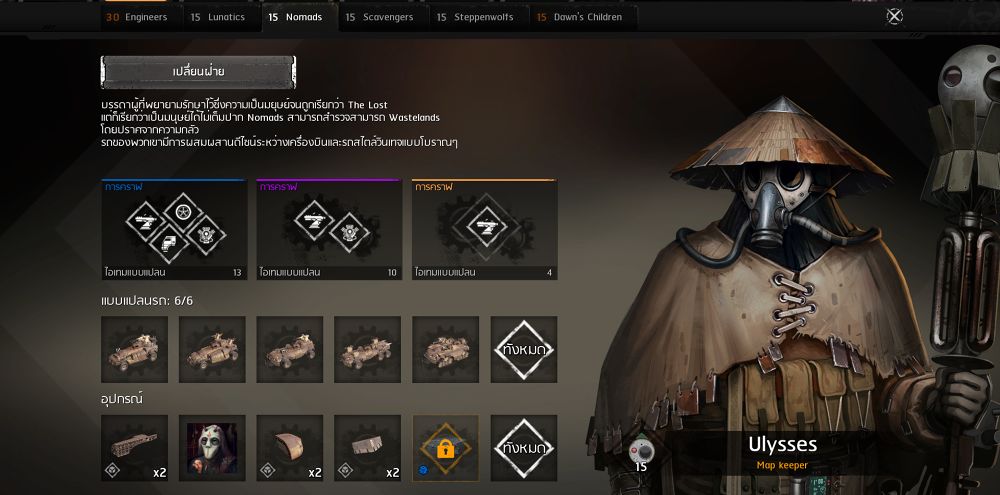
Task: Select the curved armor plate equipment slot
Action: 290,448
